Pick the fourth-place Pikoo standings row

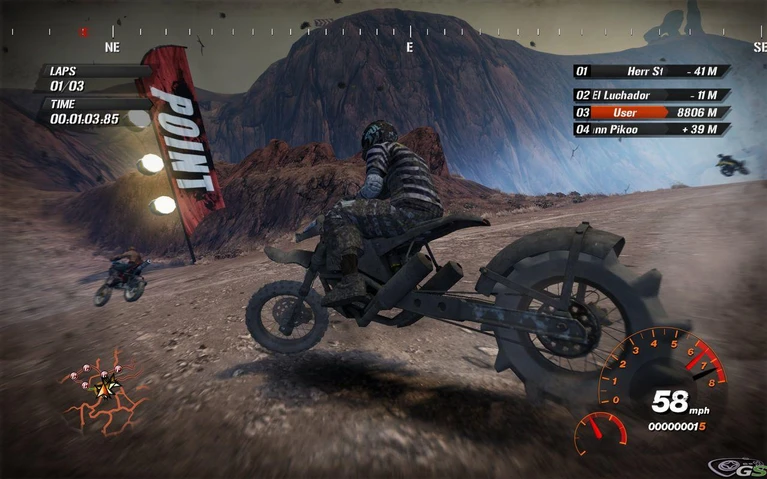tap(651, 130)
